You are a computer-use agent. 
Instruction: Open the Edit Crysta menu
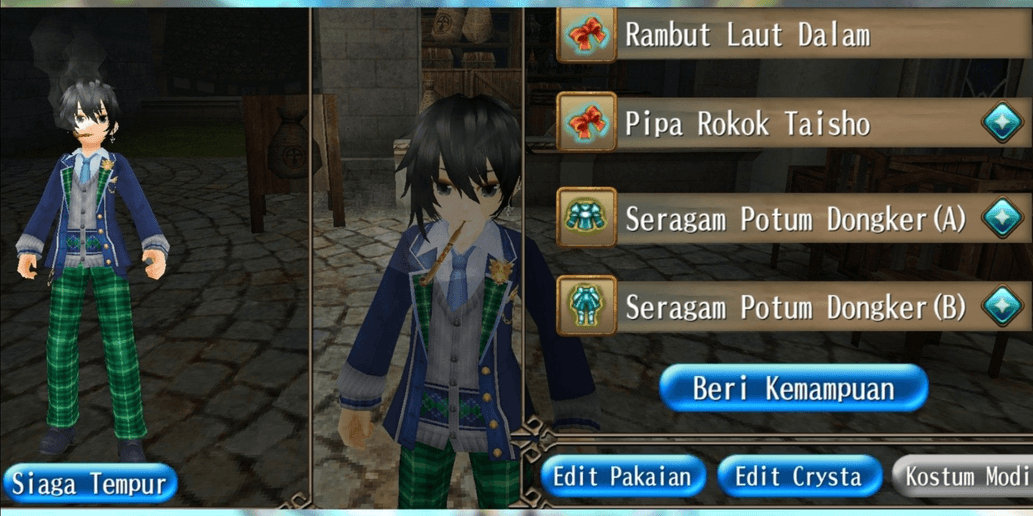coord(799,476)
